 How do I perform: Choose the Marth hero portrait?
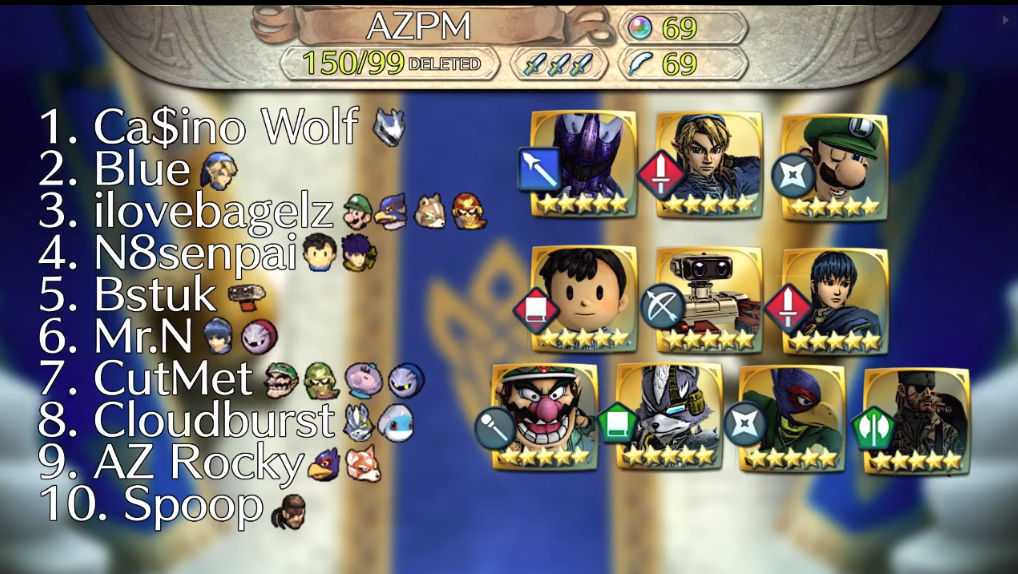(x=833, y=298)
